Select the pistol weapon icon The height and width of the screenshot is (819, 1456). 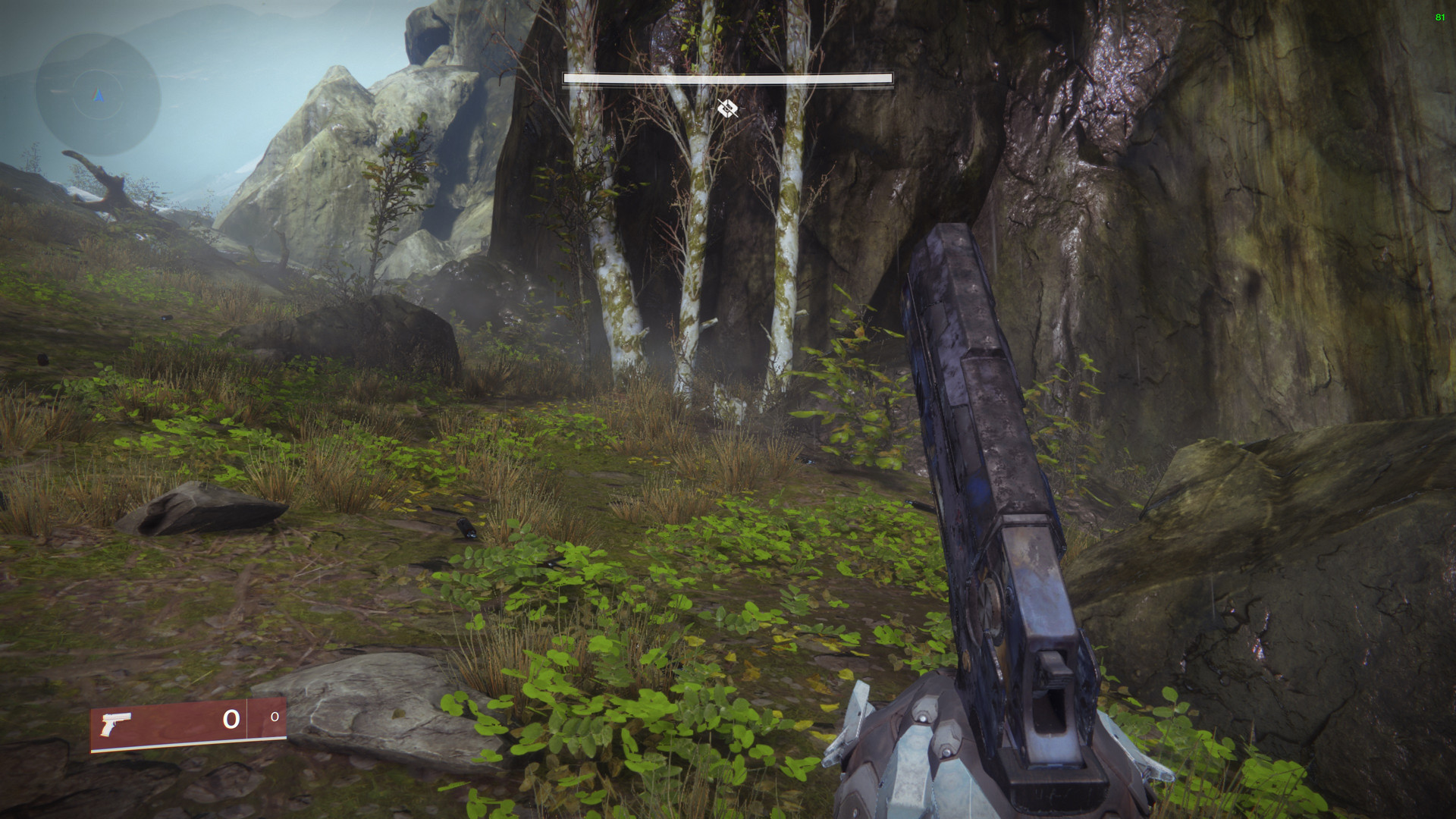coord(116,723)
